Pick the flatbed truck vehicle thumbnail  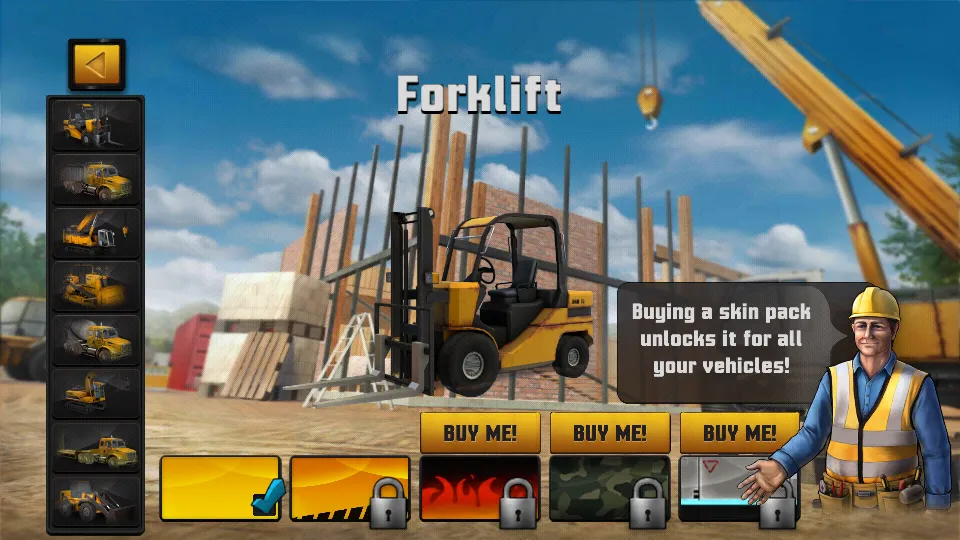click(96, 448)
